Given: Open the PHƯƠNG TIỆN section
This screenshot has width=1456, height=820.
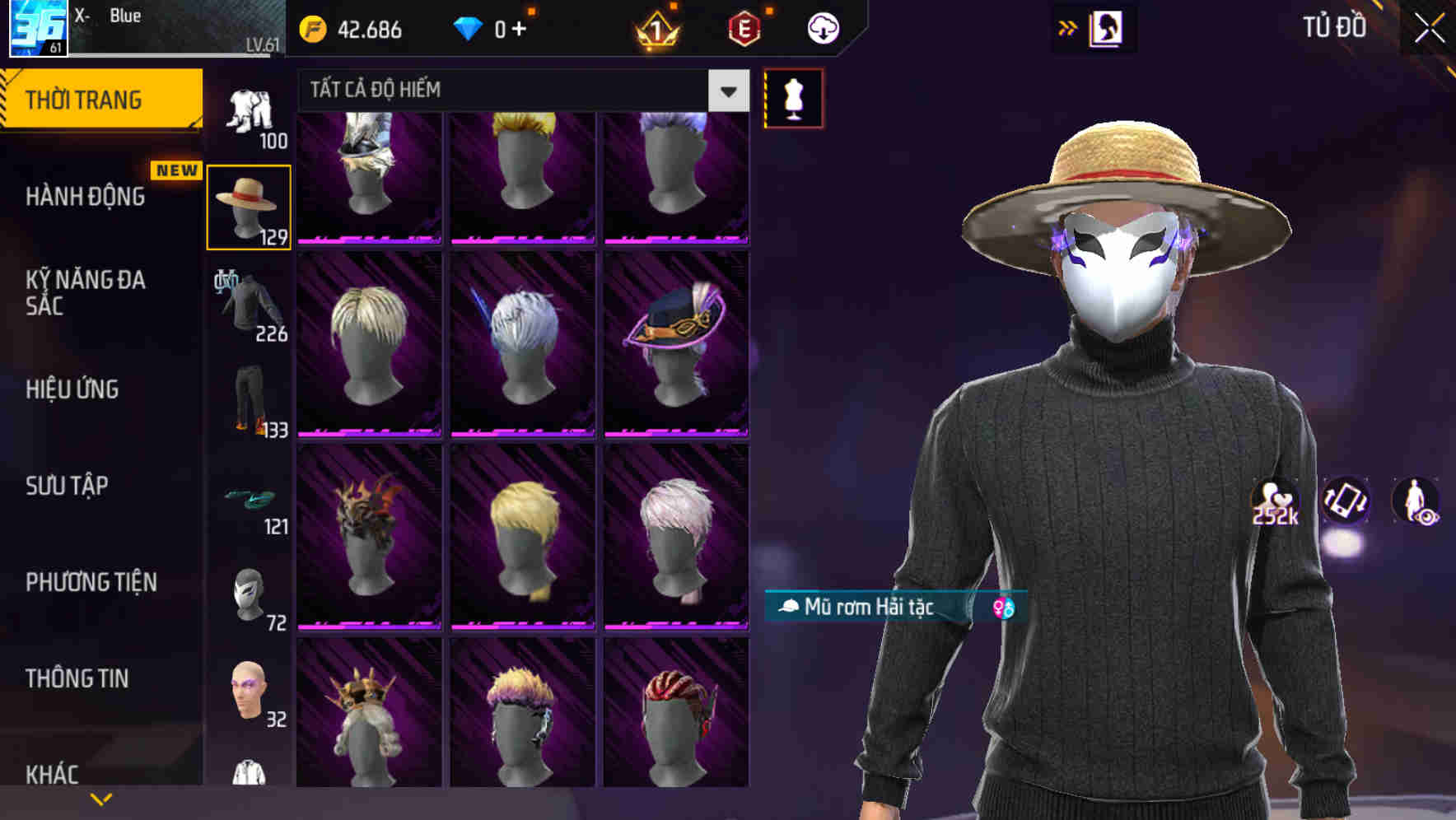Looking at the screenshot, I should point(90,581).
